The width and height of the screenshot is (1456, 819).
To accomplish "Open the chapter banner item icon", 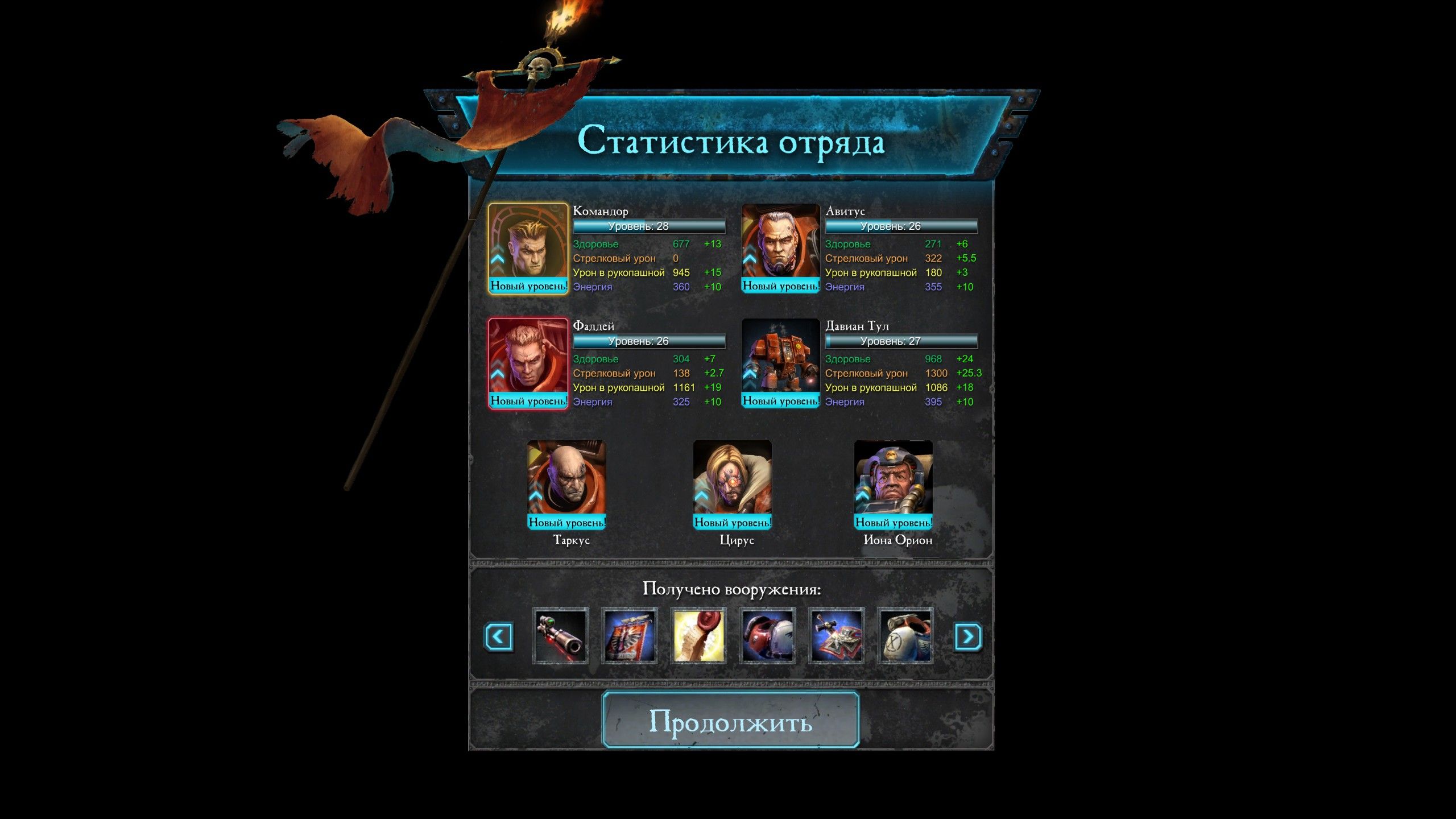I will tap(630, 637).
